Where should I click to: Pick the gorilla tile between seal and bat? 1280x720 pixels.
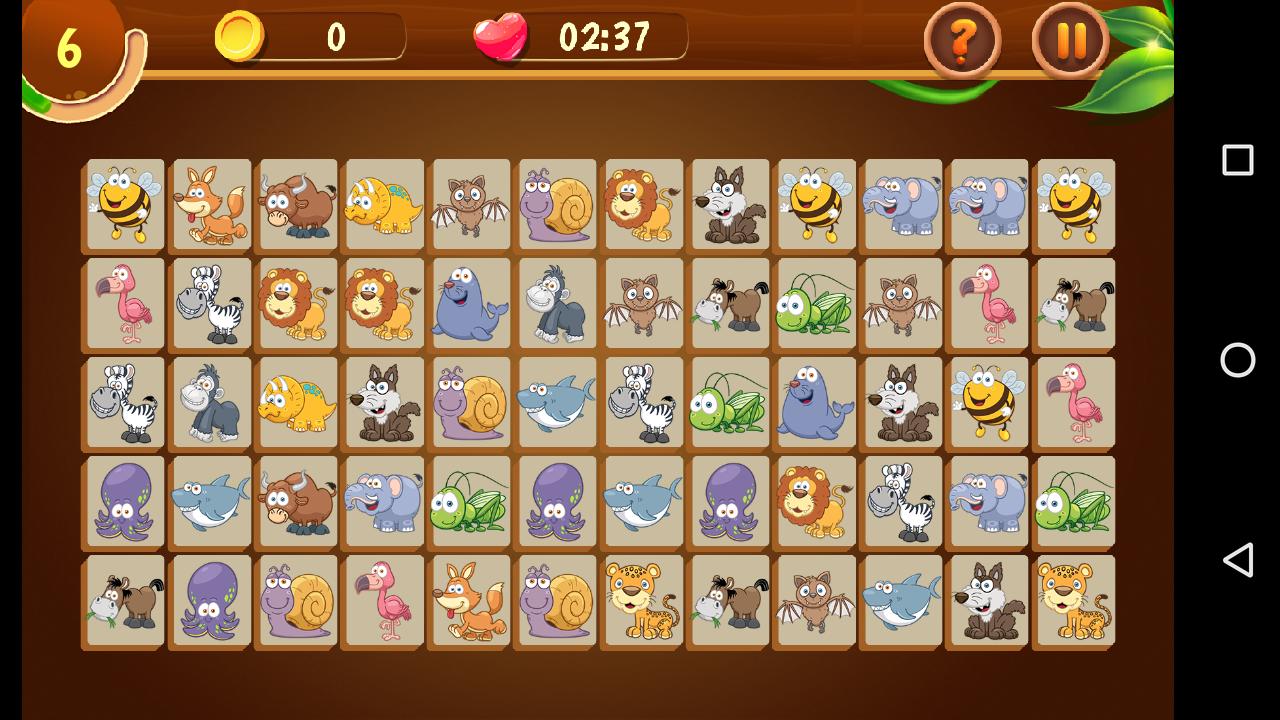557,303
